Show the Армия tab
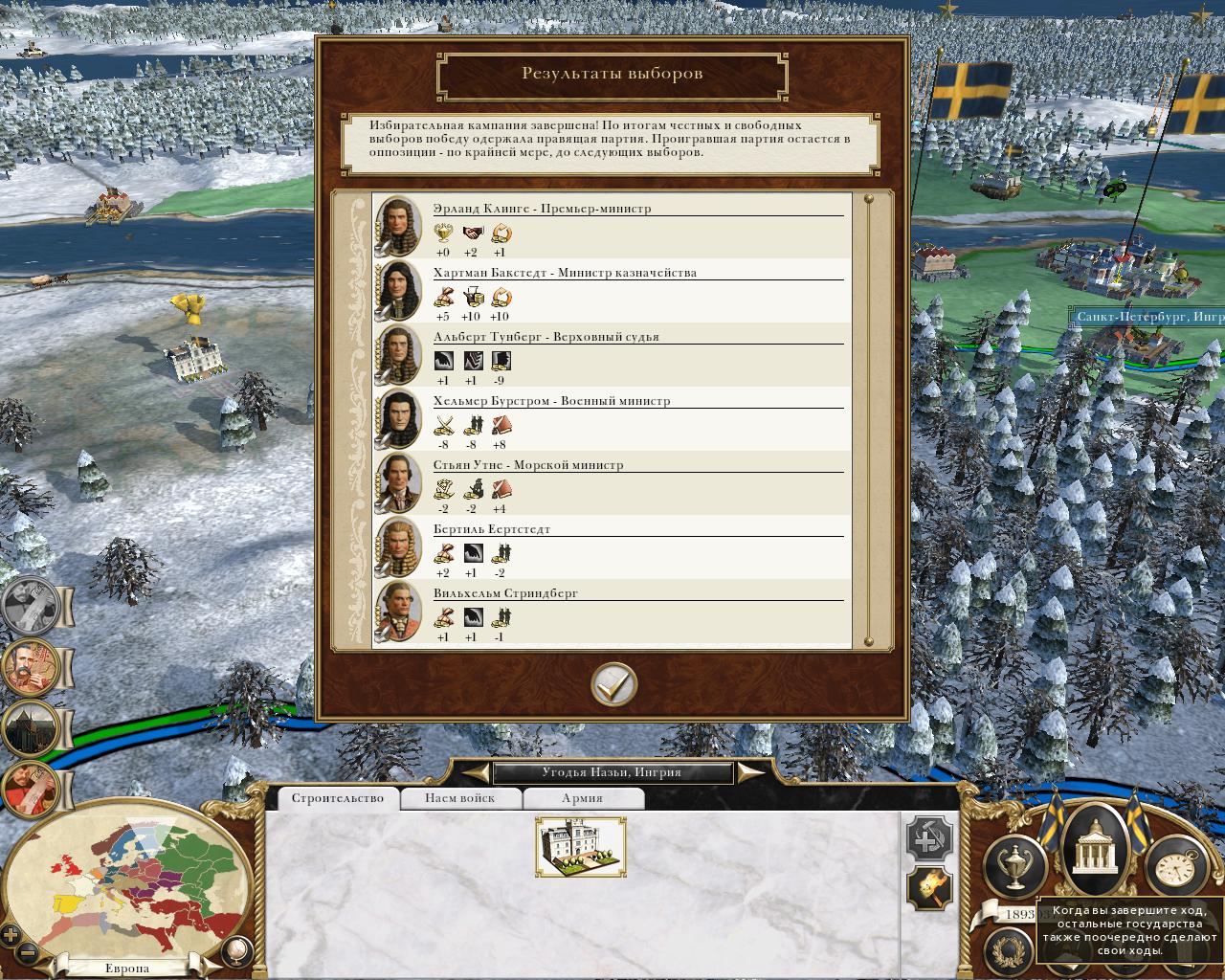This screenshot has height=980, width=1225. [x=582, y=798]
